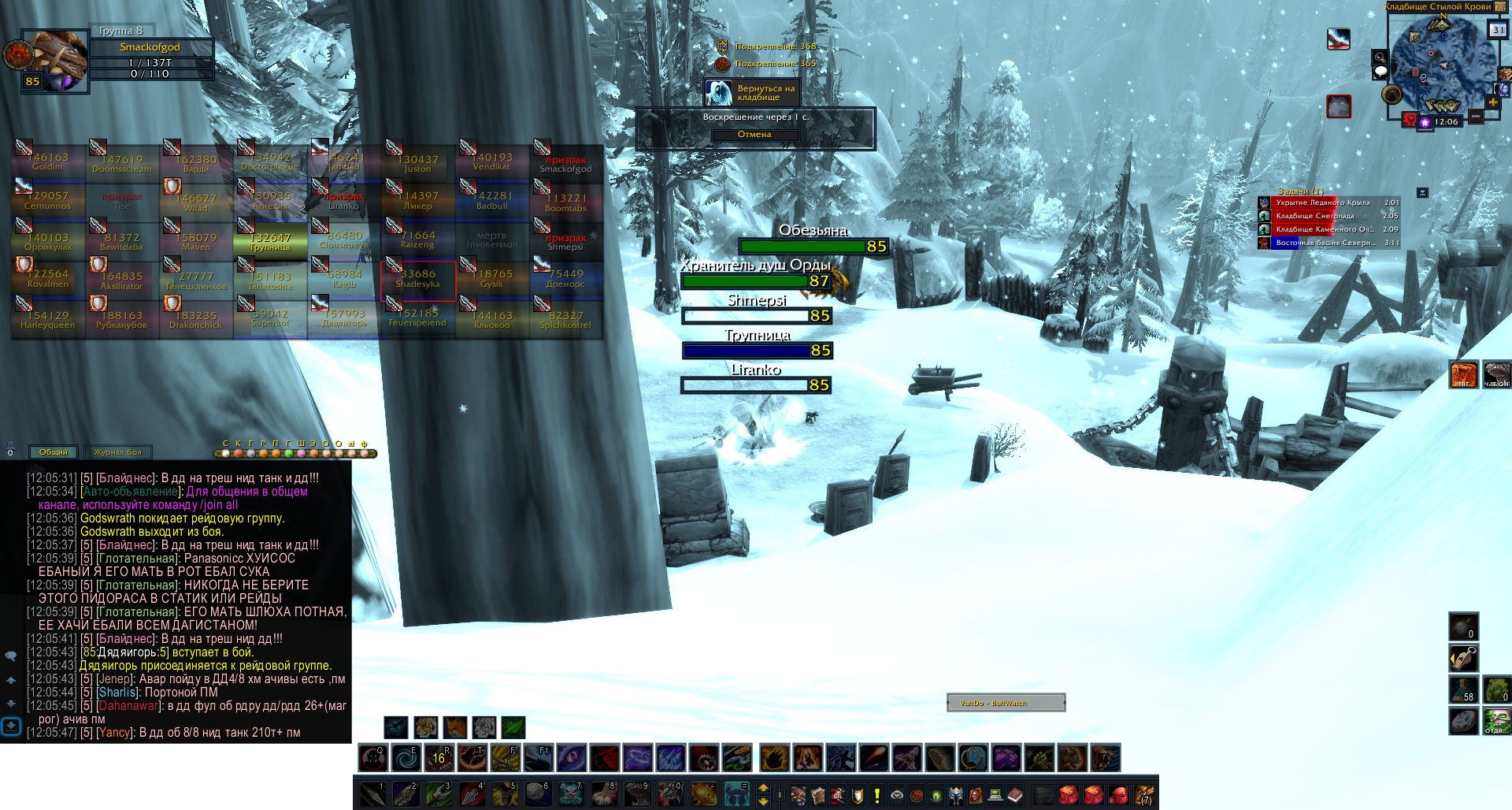The width and height of the screenshot is (1512, 810).
Task: Click the circular minimap
Action: 1440,61
